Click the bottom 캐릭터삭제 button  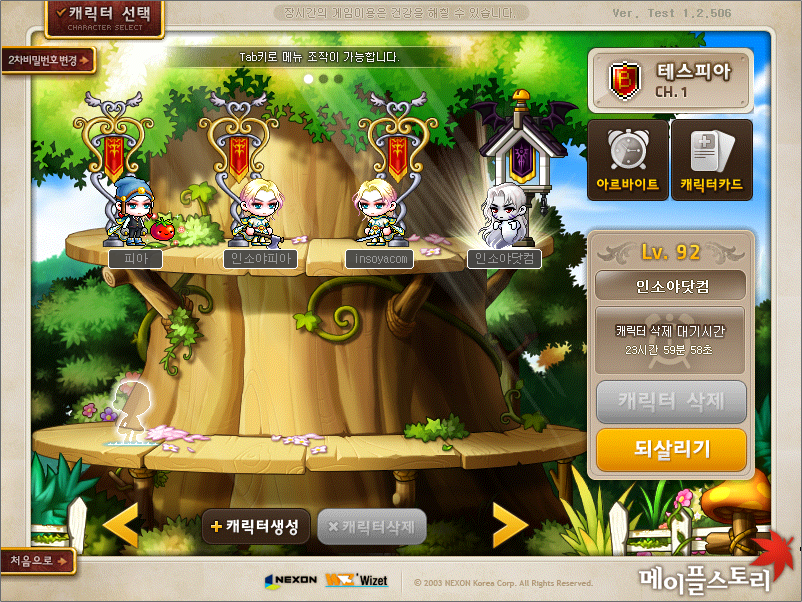(371, 526)
